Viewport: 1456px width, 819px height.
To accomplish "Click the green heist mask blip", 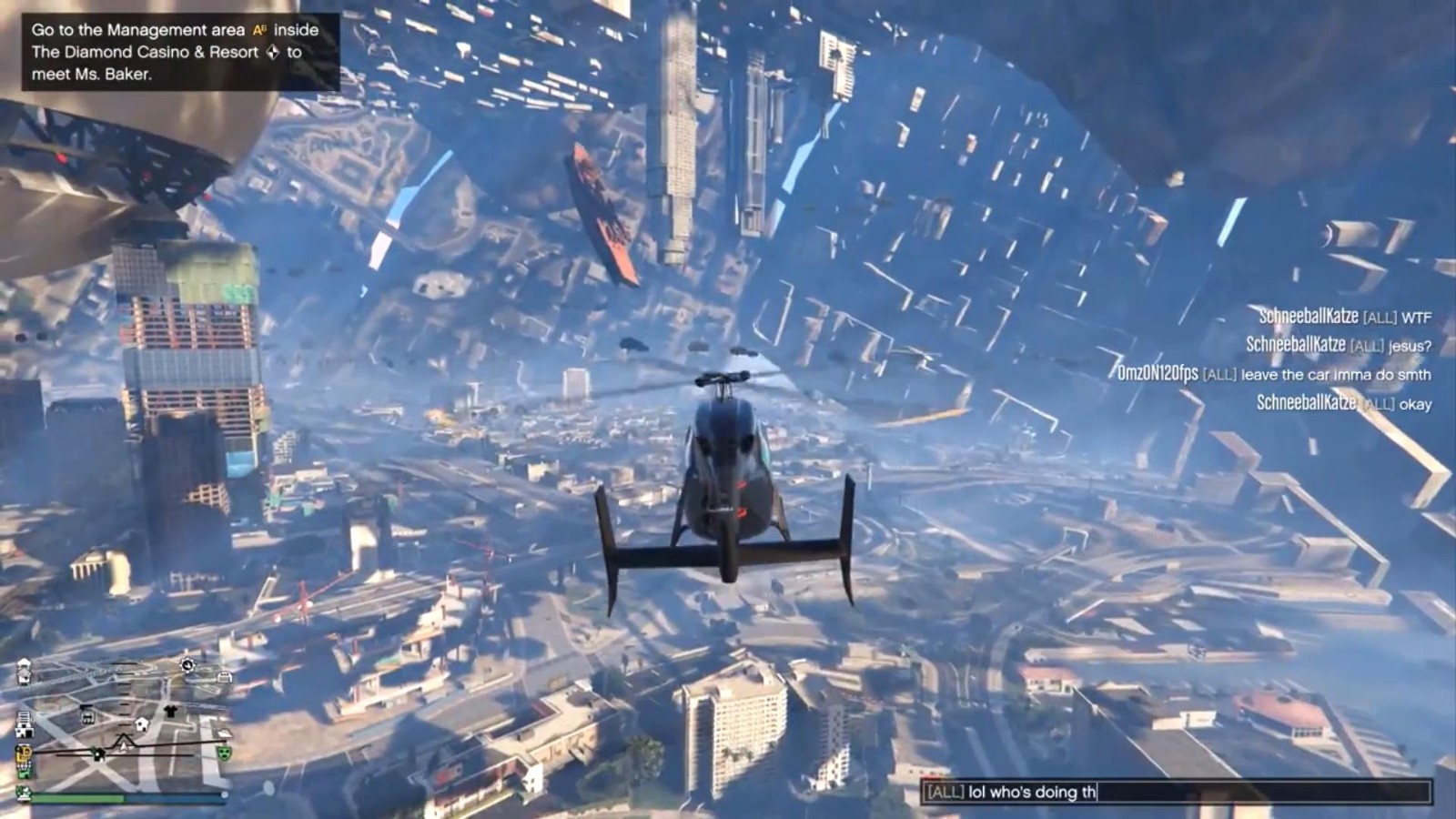I will [x=224, y=753].
